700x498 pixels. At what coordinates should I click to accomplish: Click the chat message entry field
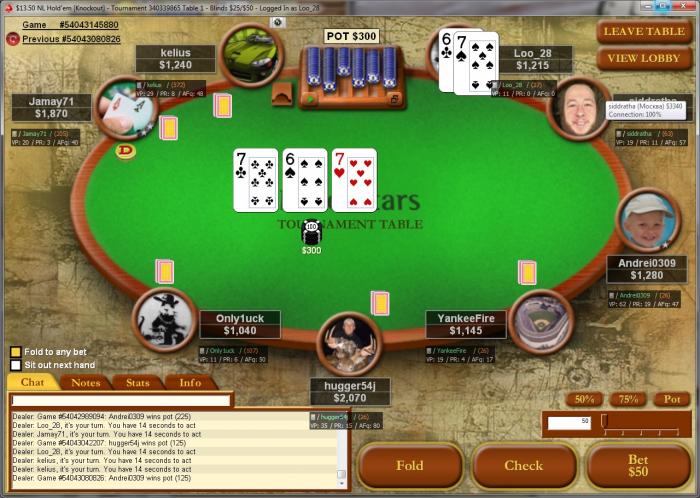coord(120,400)
